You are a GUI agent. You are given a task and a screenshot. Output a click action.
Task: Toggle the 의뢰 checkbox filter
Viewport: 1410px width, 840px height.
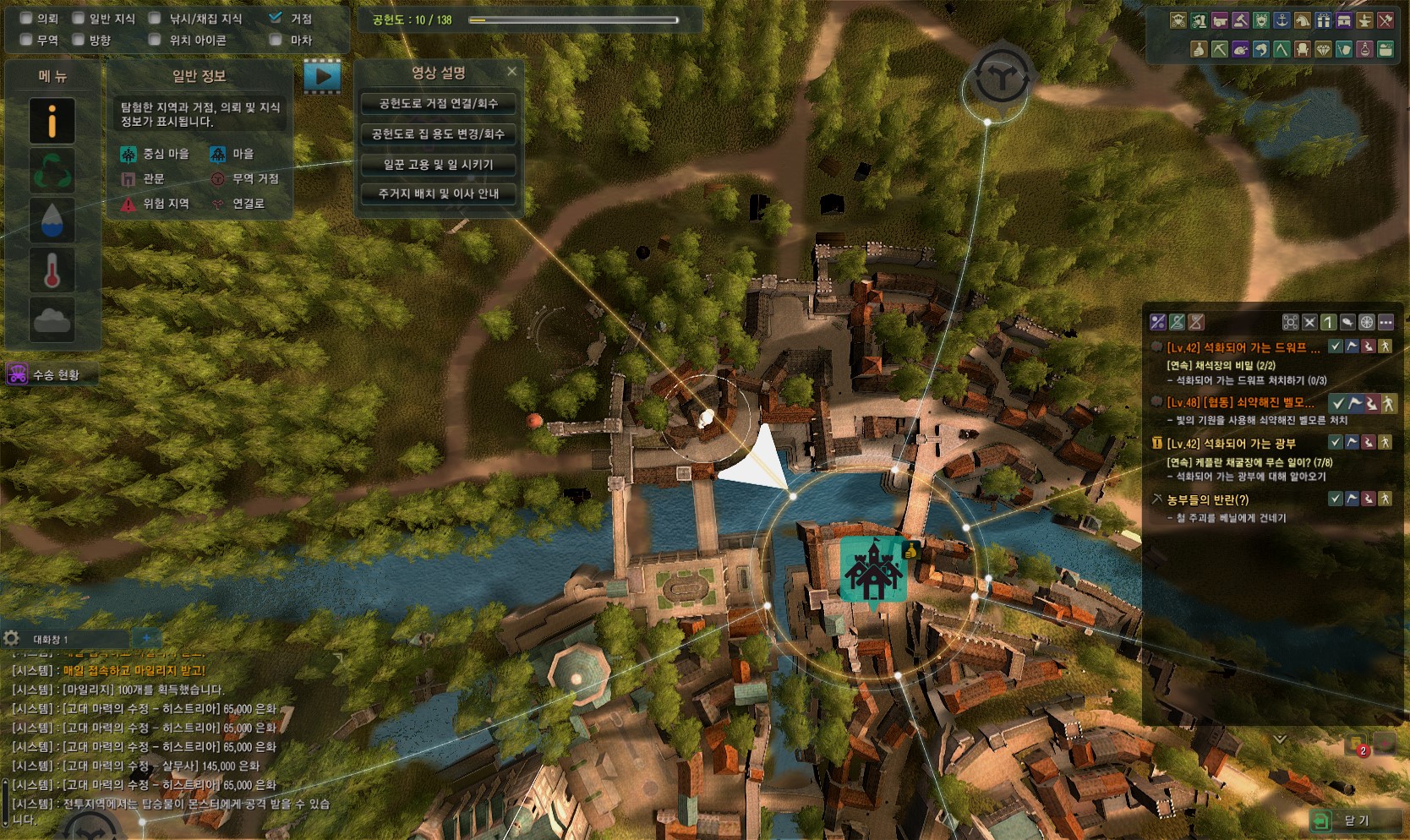tap(26, 19)
